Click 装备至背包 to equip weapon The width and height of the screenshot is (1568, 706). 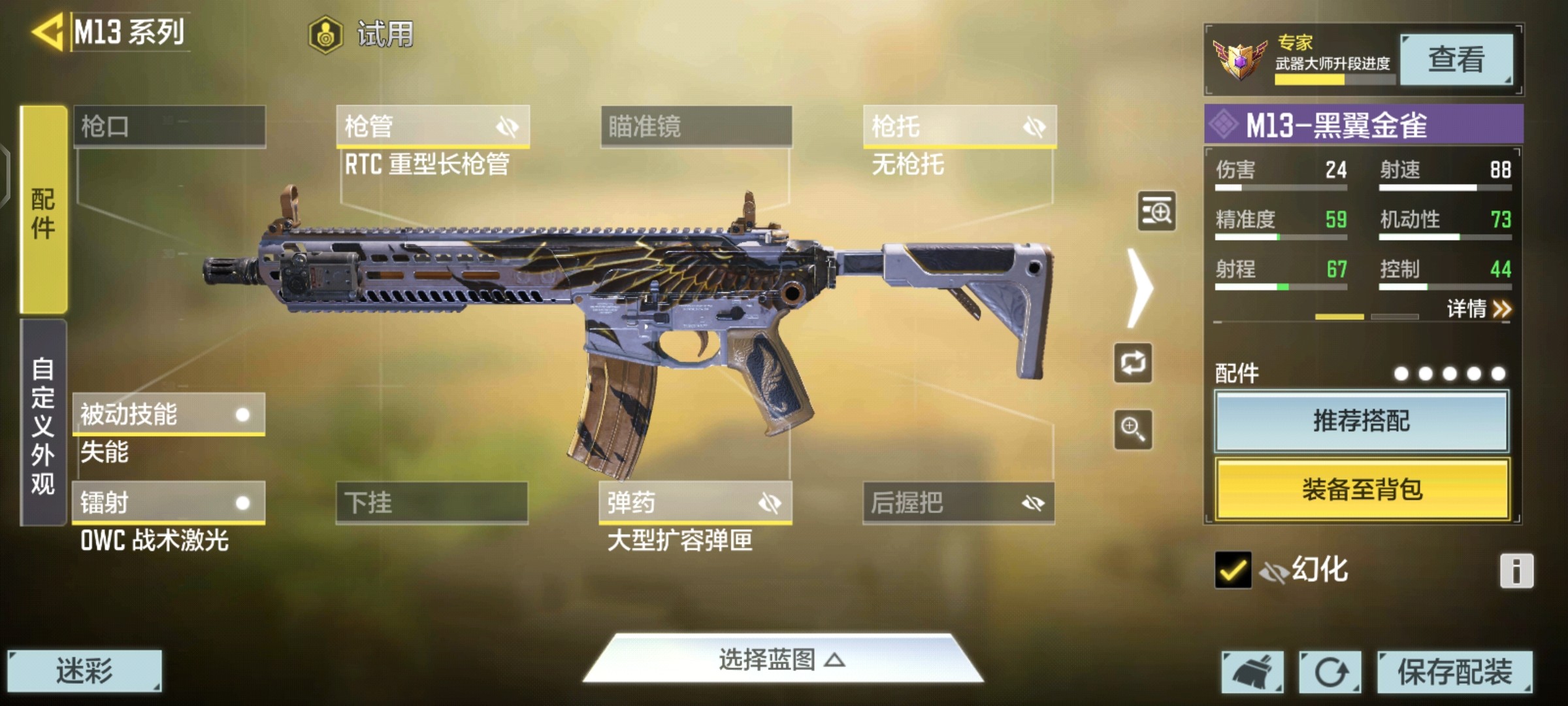pyautogui.click(x=1362, y=489)
